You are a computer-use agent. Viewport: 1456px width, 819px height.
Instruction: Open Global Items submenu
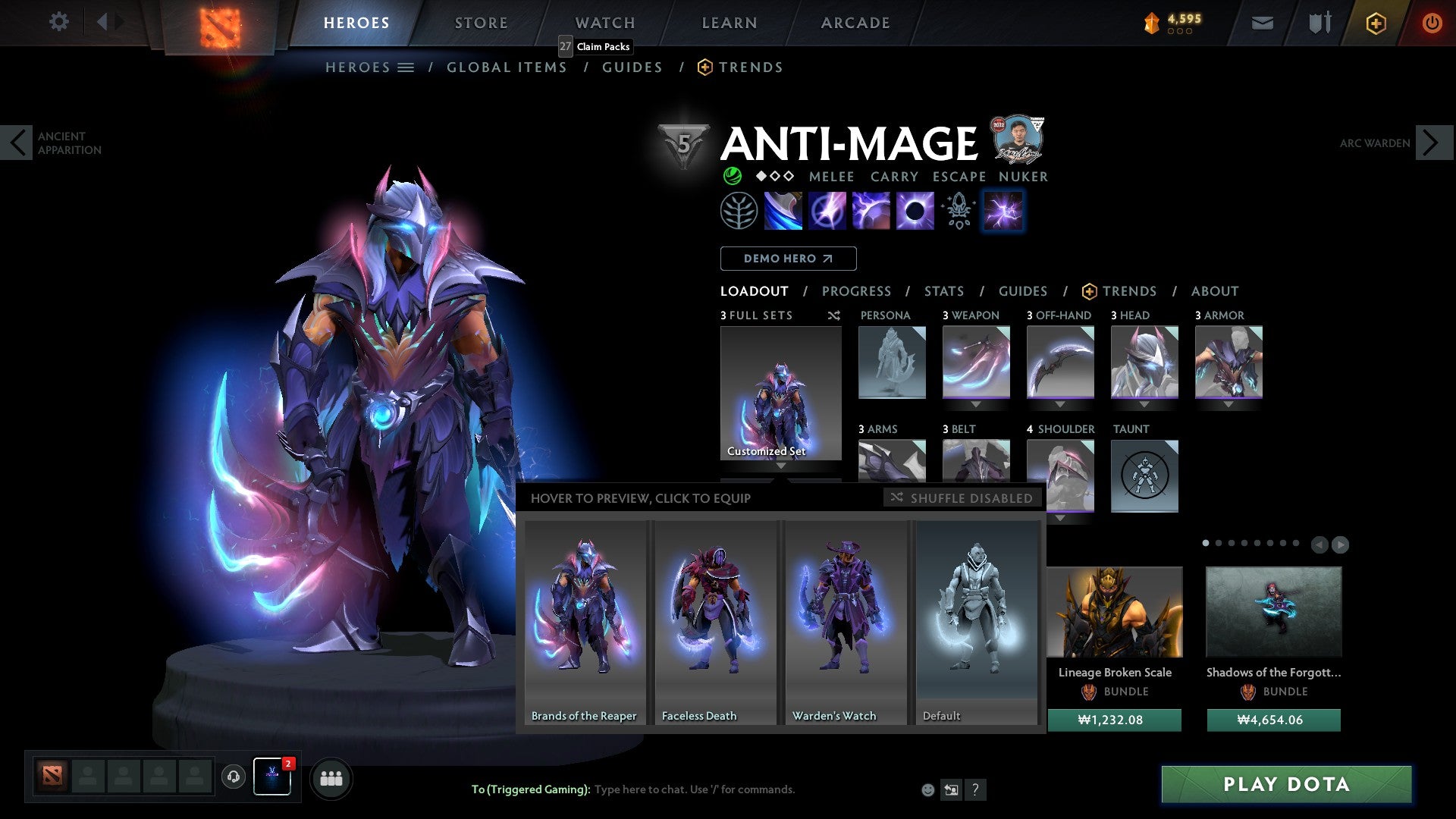pos(507,67)
